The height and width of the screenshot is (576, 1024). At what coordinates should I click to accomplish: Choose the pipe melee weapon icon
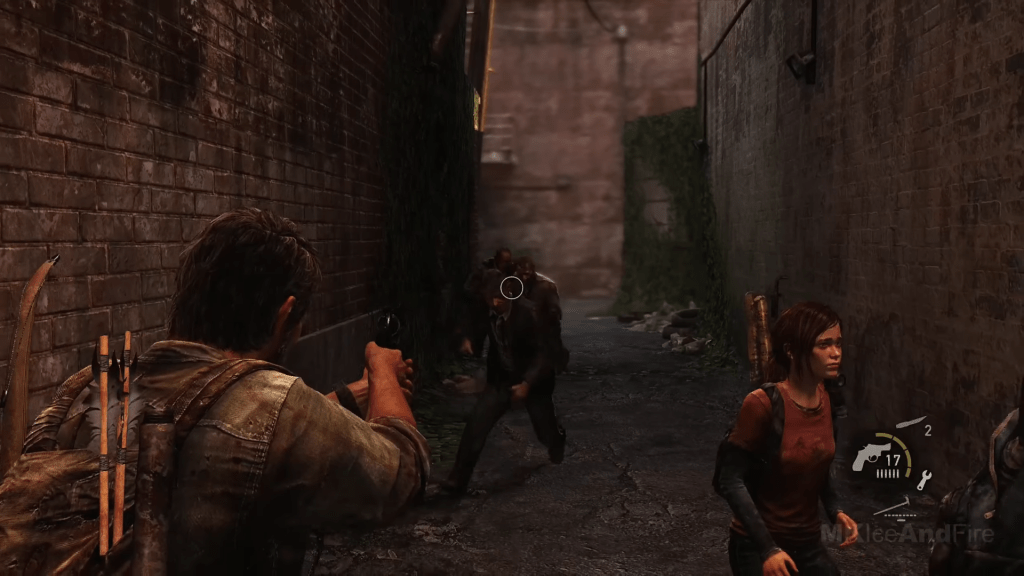[892, 503]
